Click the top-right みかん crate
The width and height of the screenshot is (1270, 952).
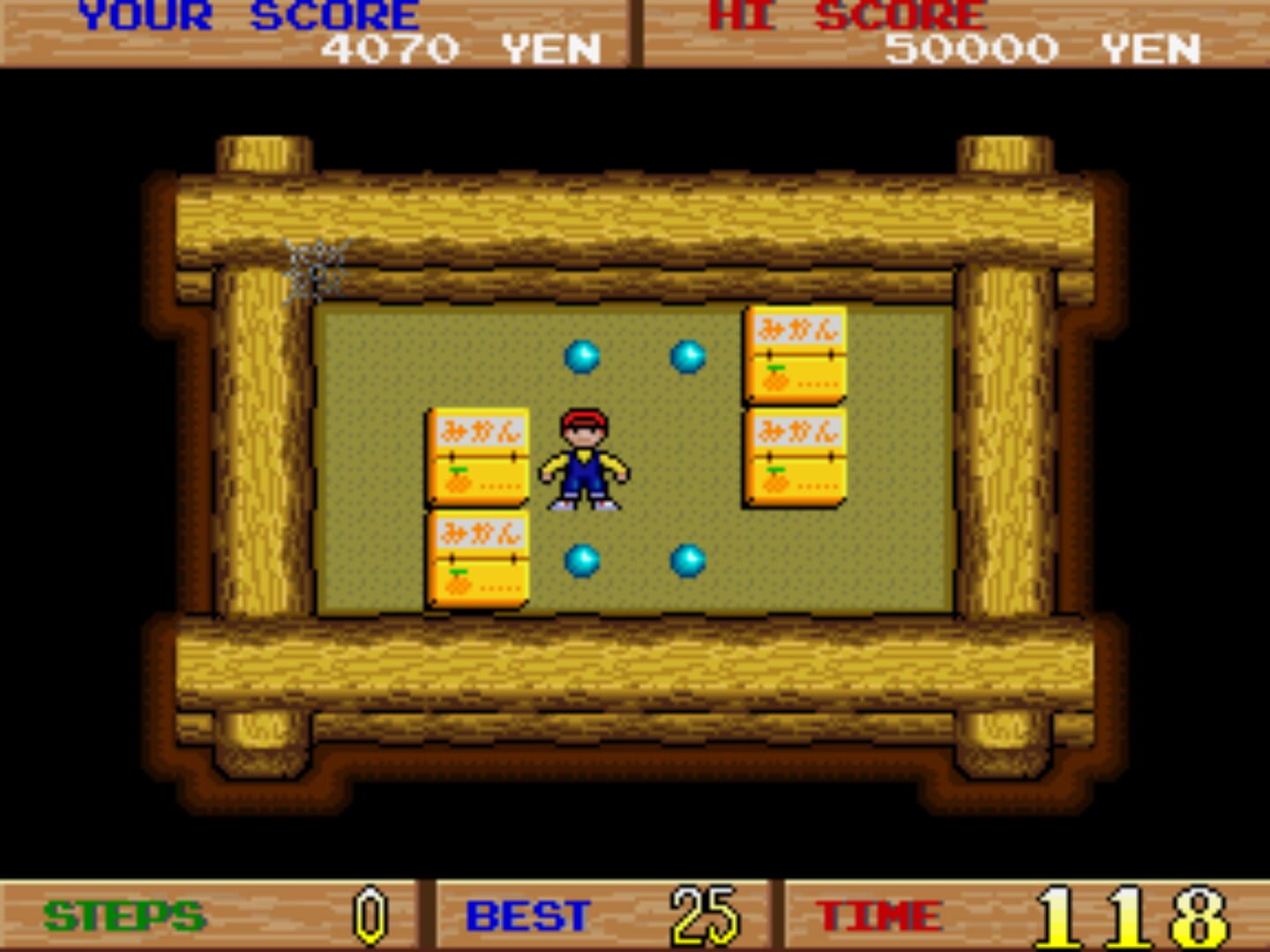tap(795, 351)
